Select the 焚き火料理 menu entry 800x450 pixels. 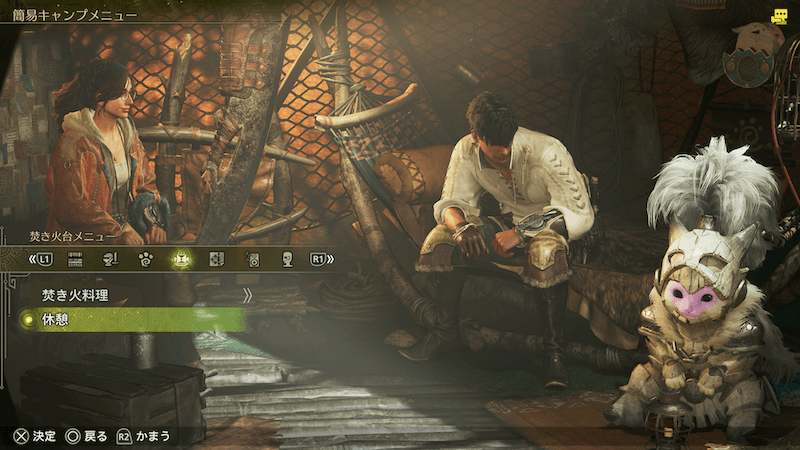click(x=75, y=296)
